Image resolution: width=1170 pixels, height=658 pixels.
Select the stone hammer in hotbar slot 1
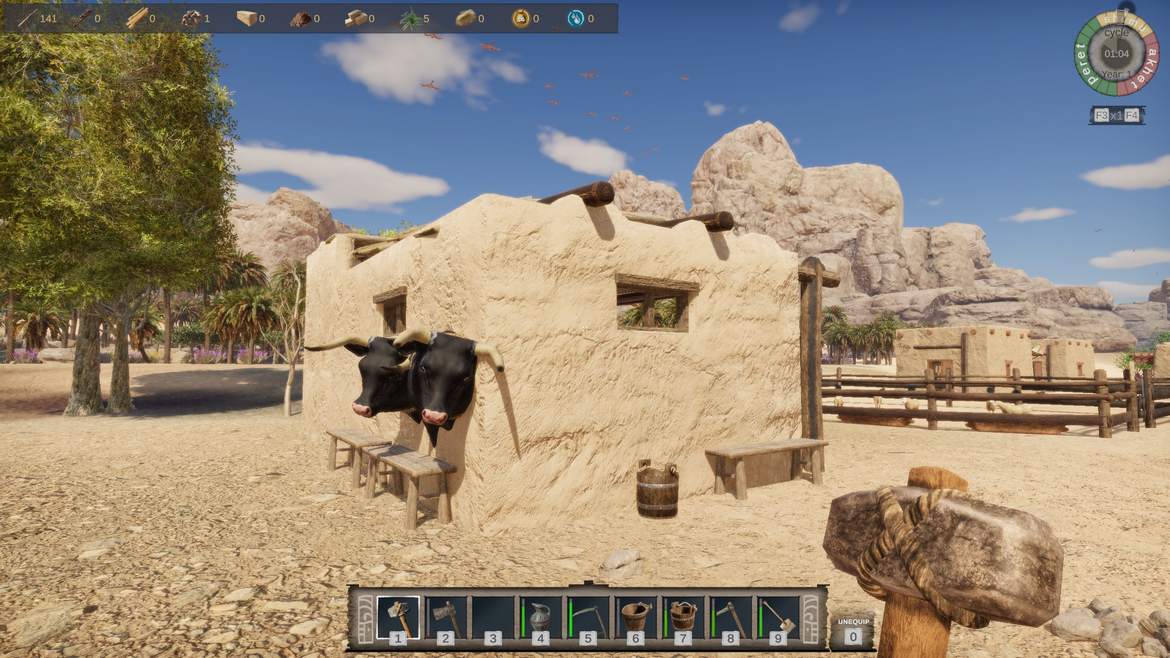click(397, 617)
